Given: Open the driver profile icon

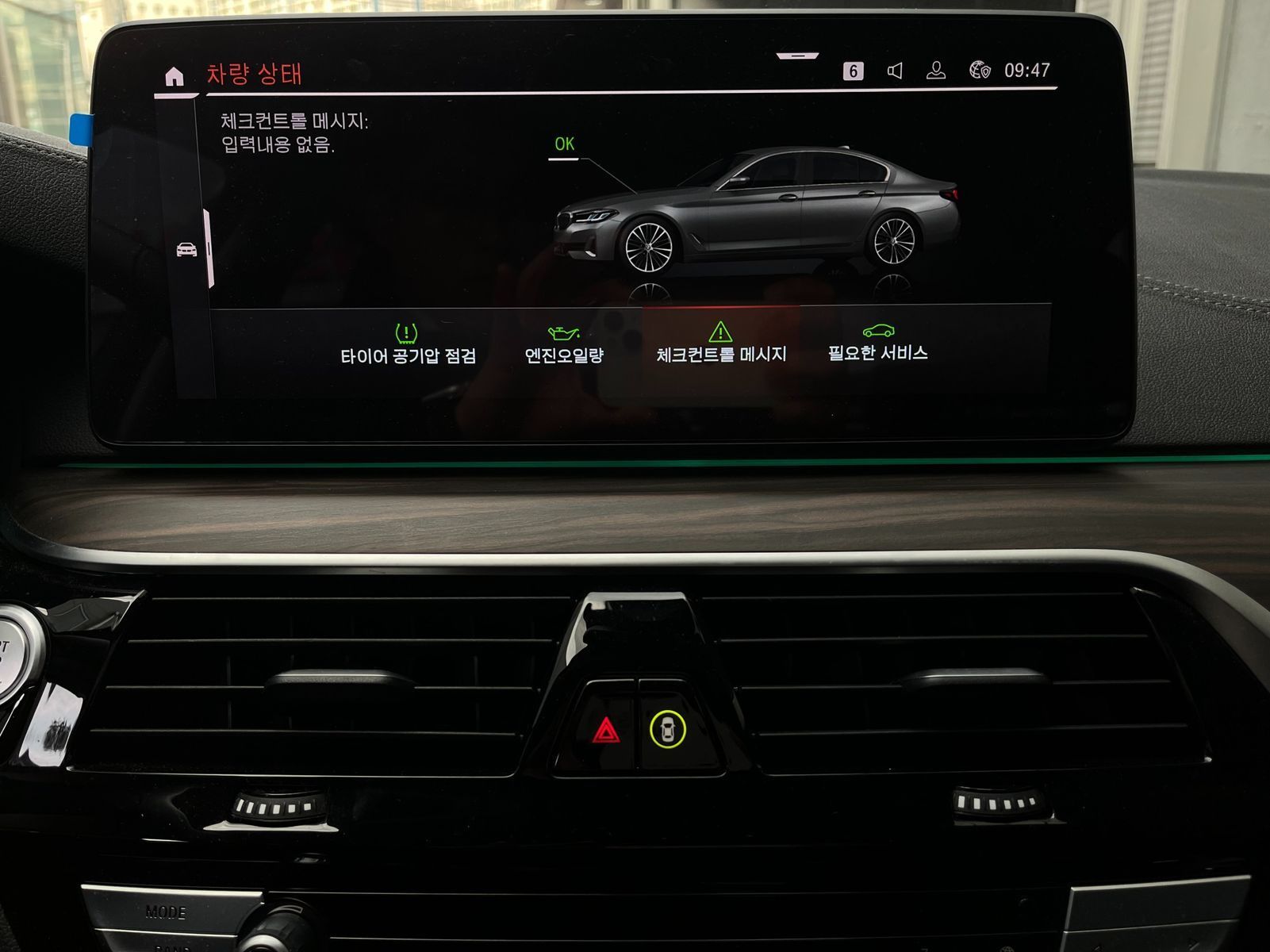Looking at the screenshot, I should click(936, 71).
